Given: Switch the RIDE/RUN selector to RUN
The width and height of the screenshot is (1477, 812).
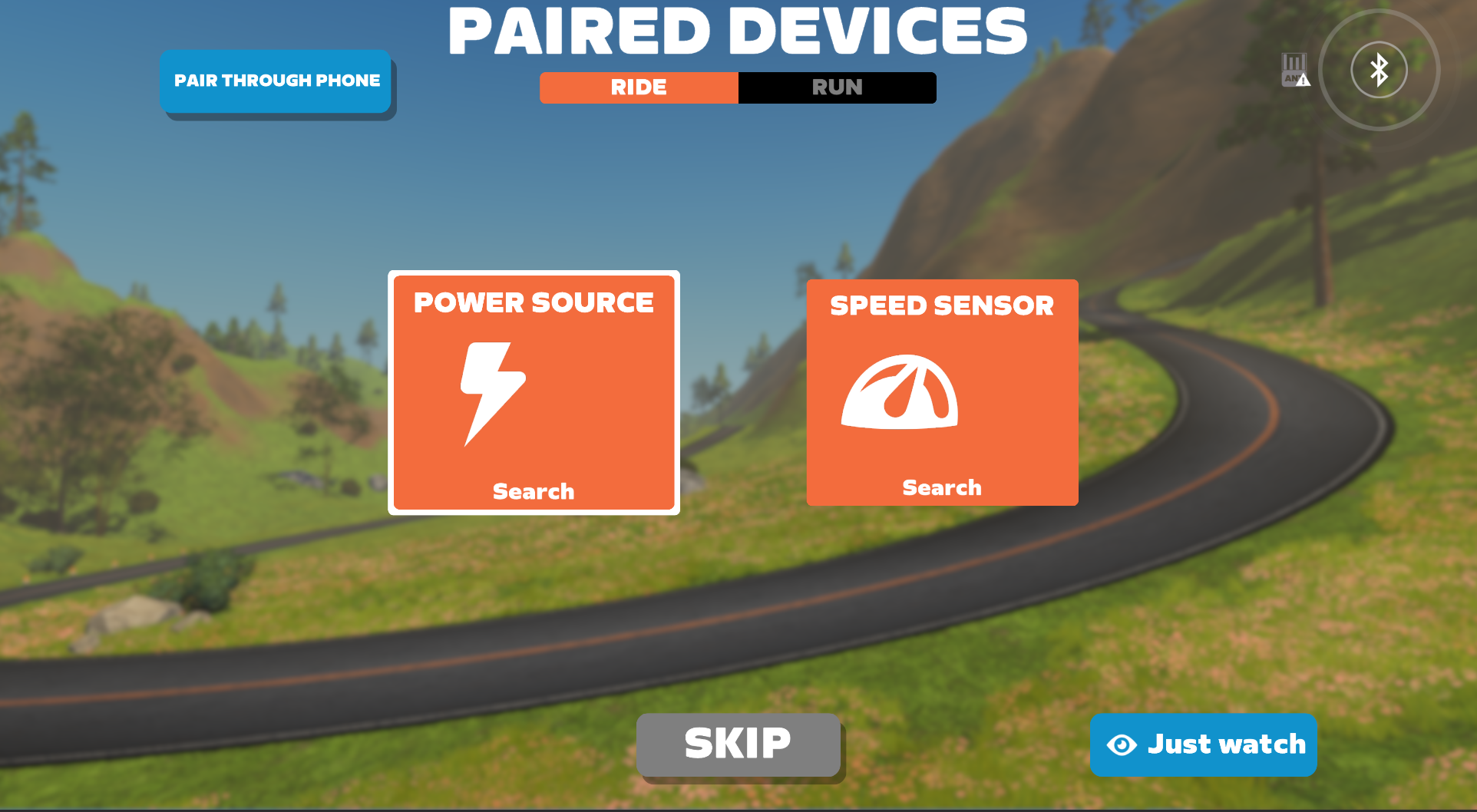Looking at the screenshot, I should coord(837,87).
